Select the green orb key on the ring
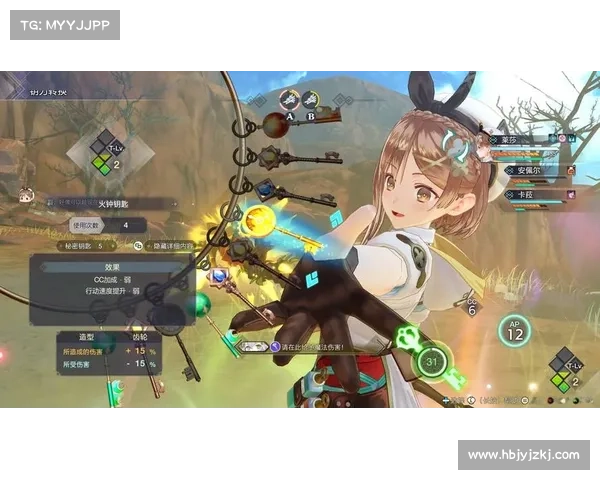 (202, 302)
